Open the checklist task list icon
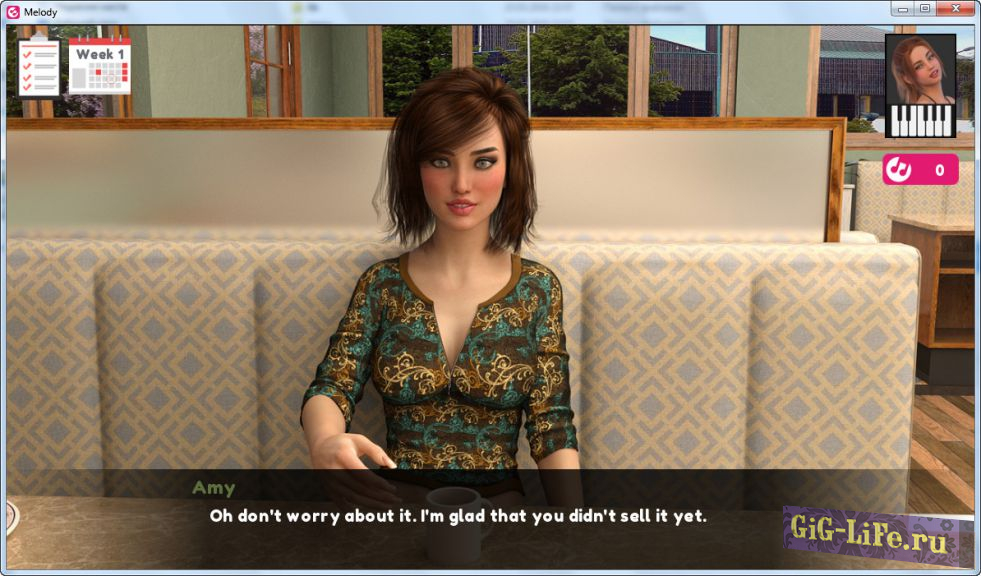 tap(40, 68)
